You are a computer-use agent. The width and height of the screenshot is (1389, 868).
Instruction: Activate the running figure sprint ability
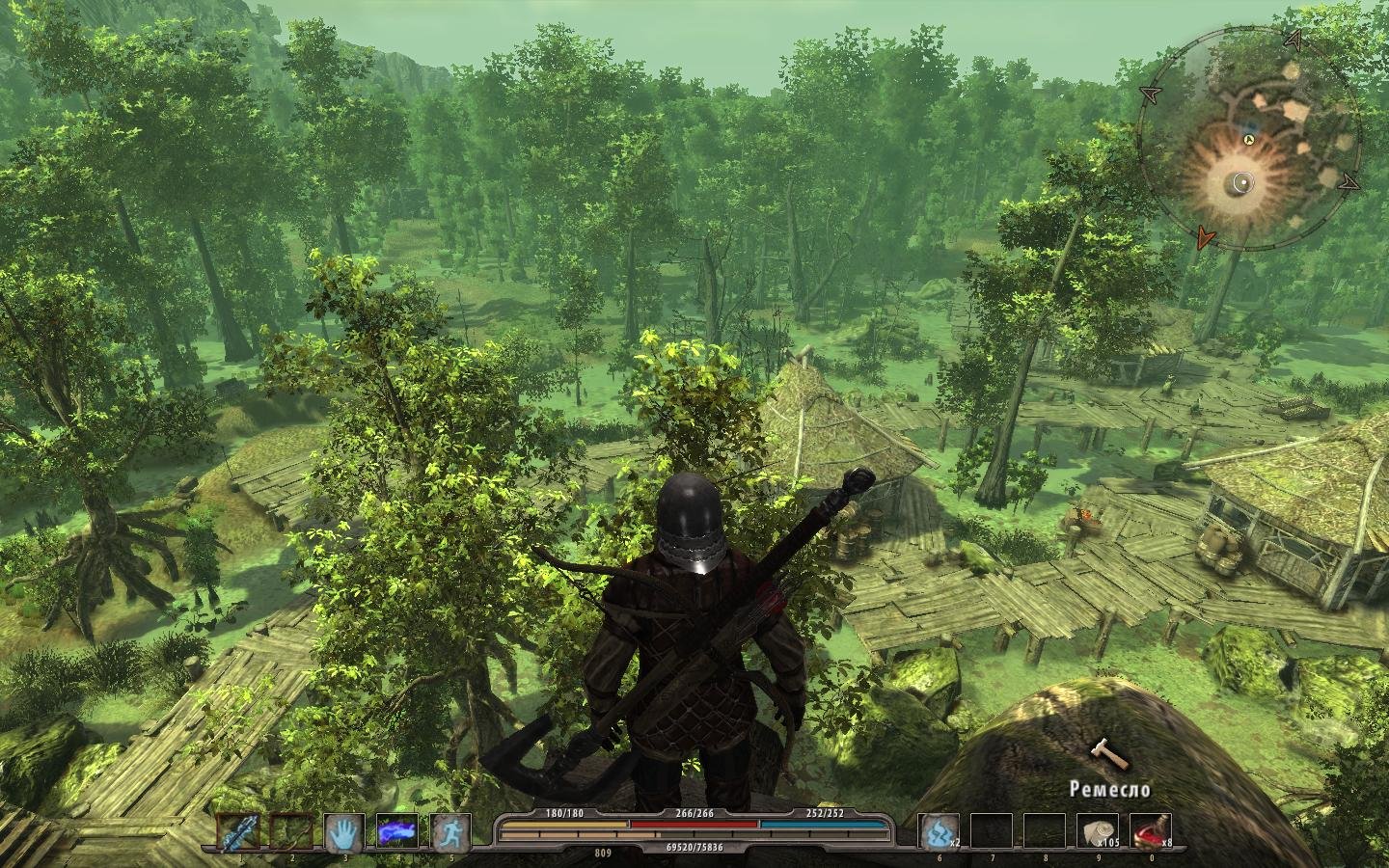[x=449, y=832]
